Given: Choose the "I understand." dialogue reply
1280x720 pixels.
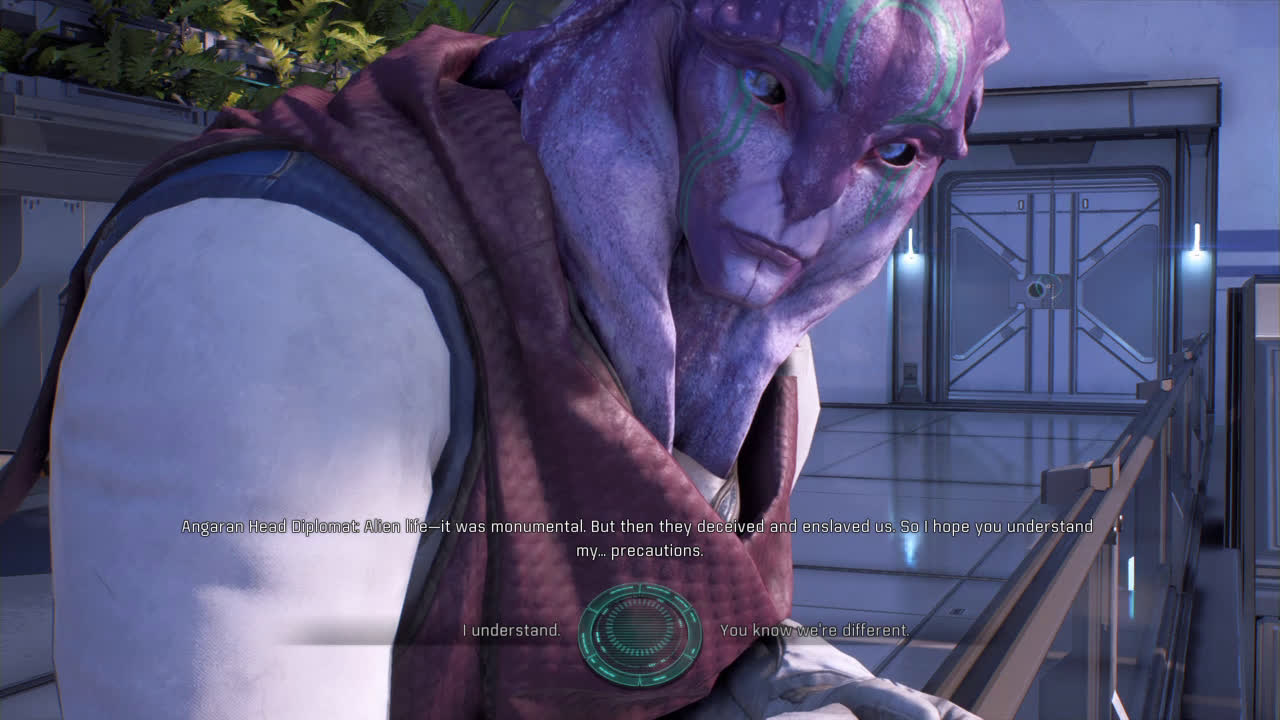Looking at the screenshot, I should pyautogui.click(x=511, y=631).
